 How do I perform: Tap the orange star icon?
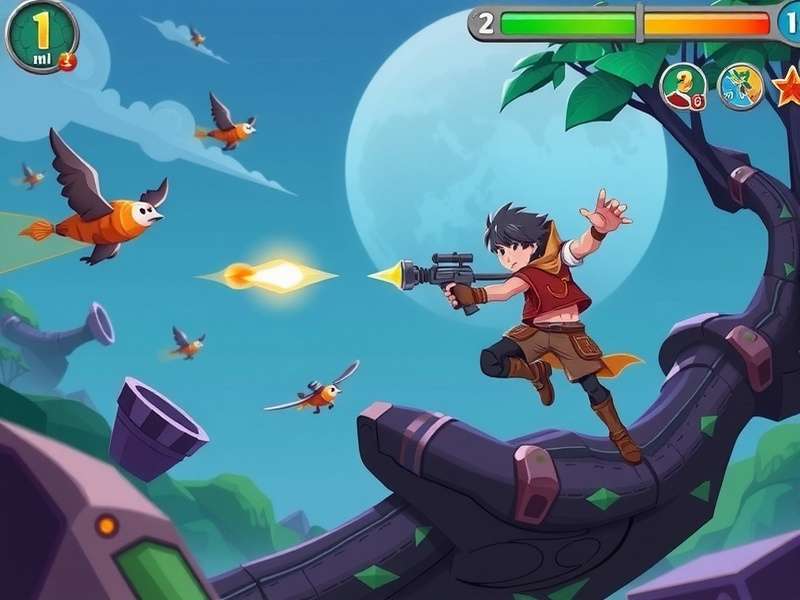click(x=787, y=86)
